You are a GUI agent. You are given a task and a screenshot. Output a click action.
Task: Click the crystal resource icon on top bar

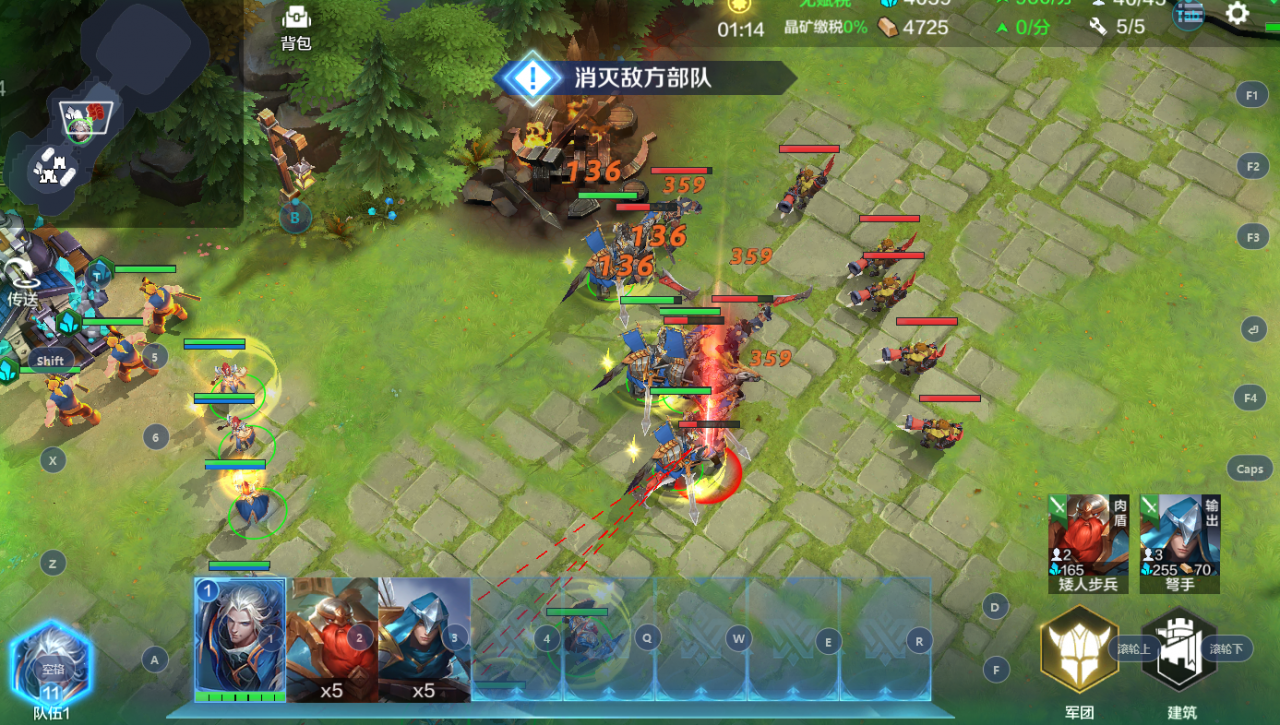coord(890,4)
